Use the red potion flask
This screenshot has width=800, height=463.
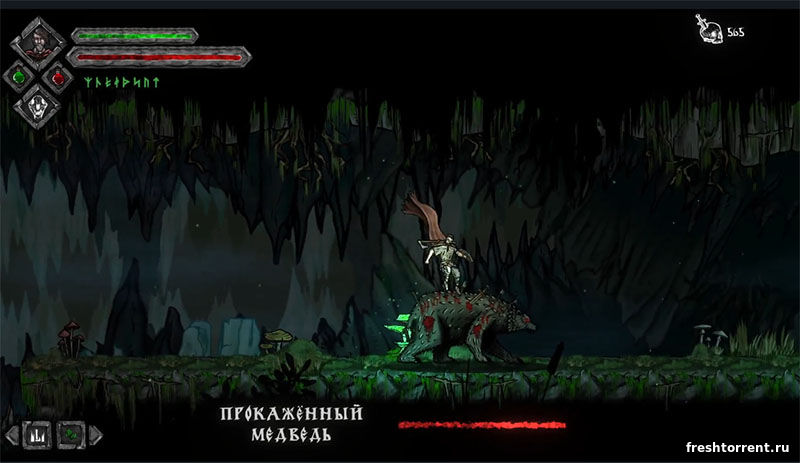pyautogui.click(x=58, y=76)
